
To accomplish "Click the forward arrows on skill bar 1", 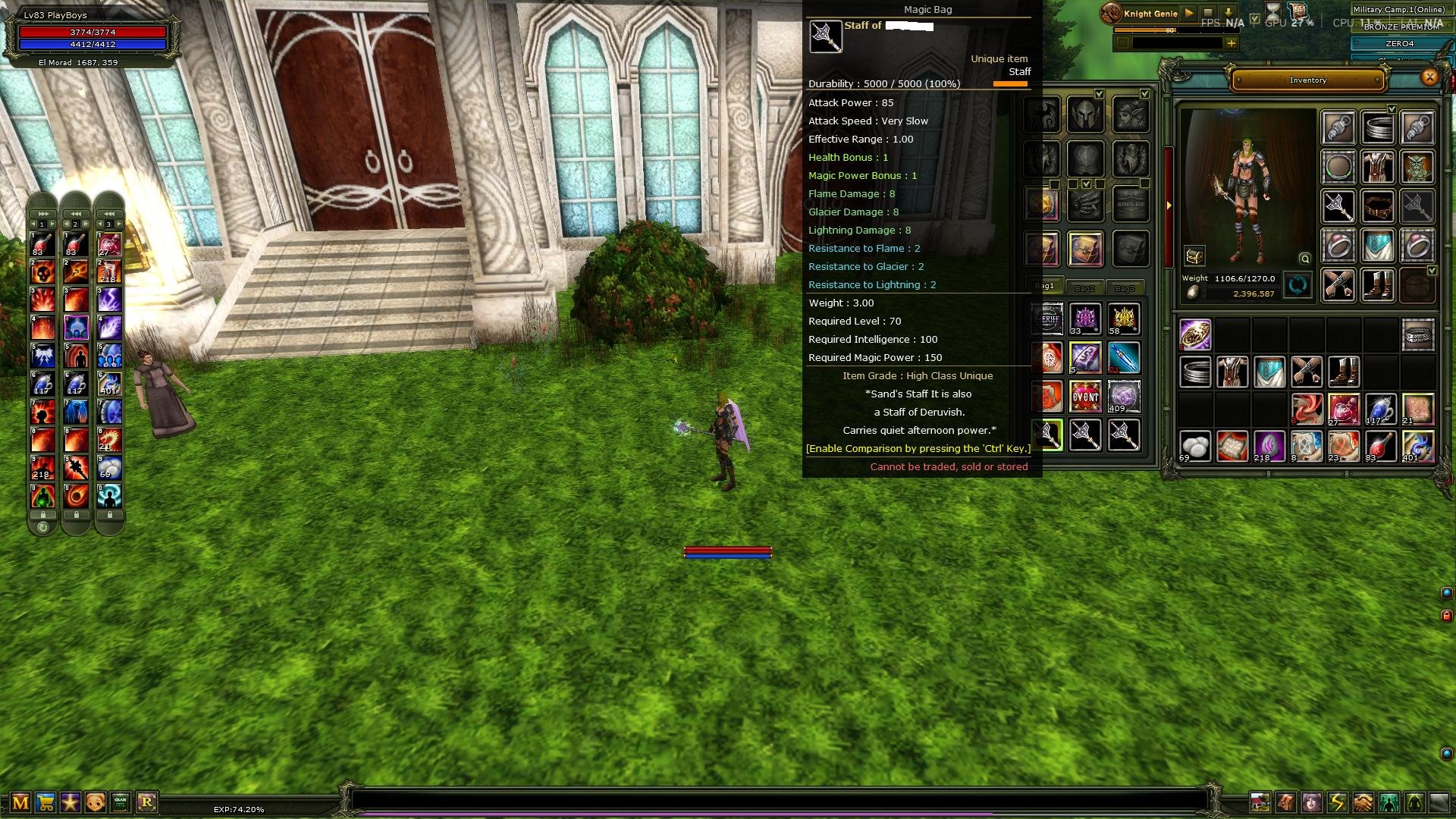I will click(x=43, y=214).
